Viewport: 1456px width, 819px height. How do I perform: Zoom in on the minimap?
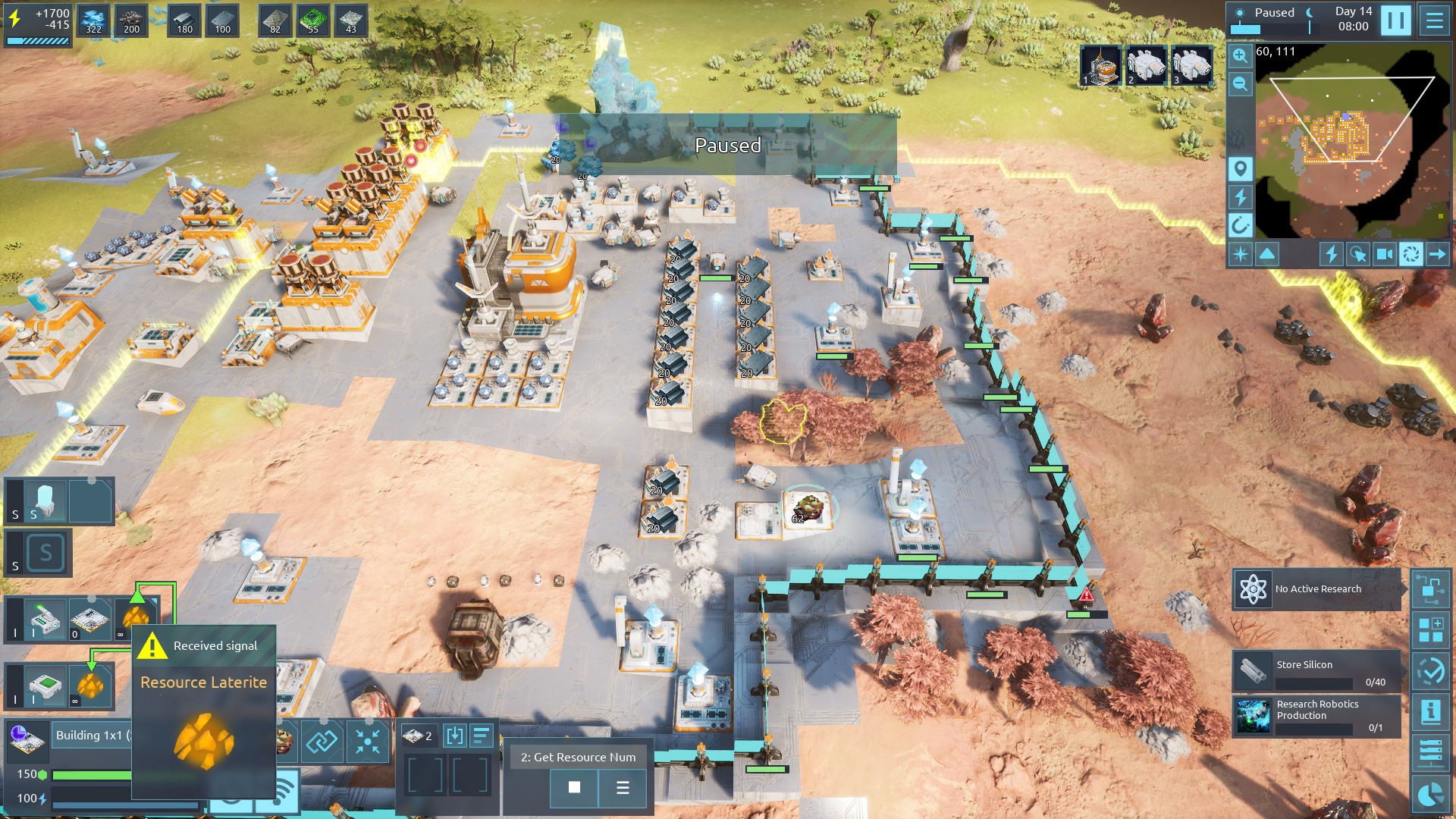pyautogui.click(x=1240, y=55)
